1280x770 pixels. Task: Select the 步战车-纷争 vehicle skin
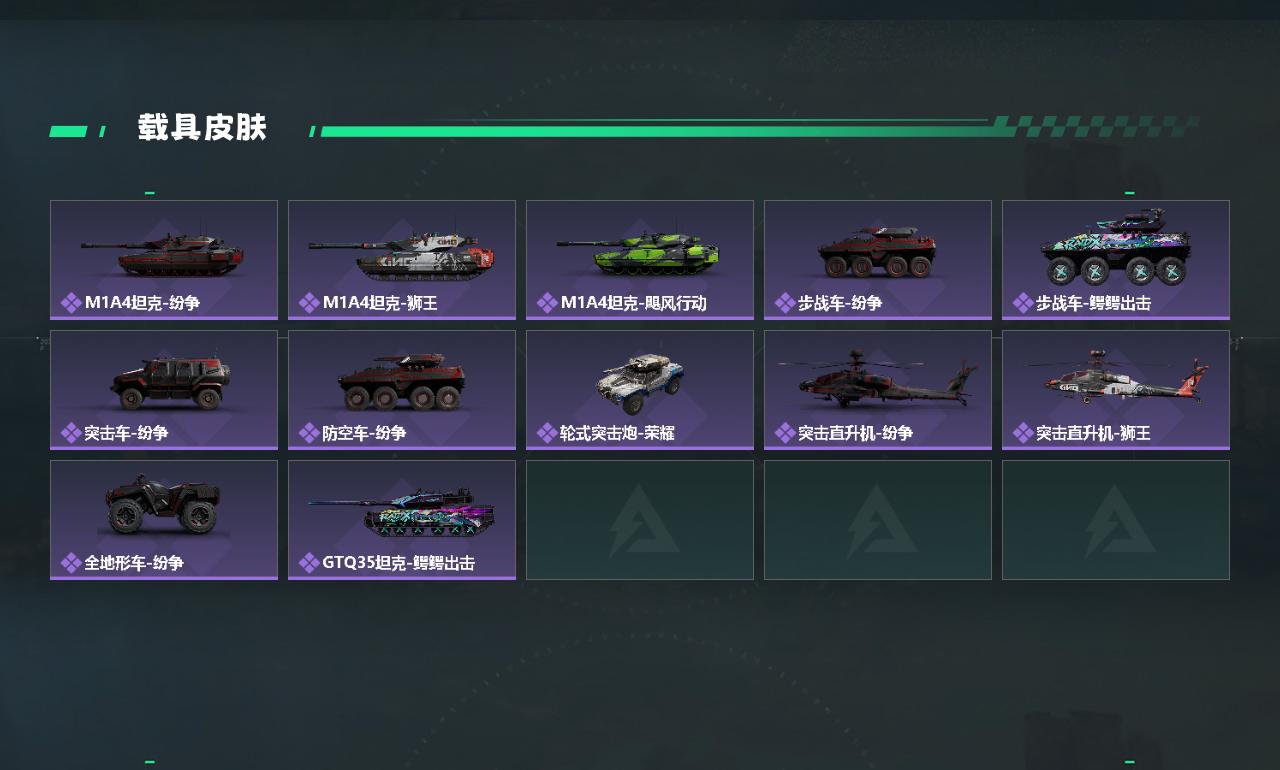[x=878, y=260]
